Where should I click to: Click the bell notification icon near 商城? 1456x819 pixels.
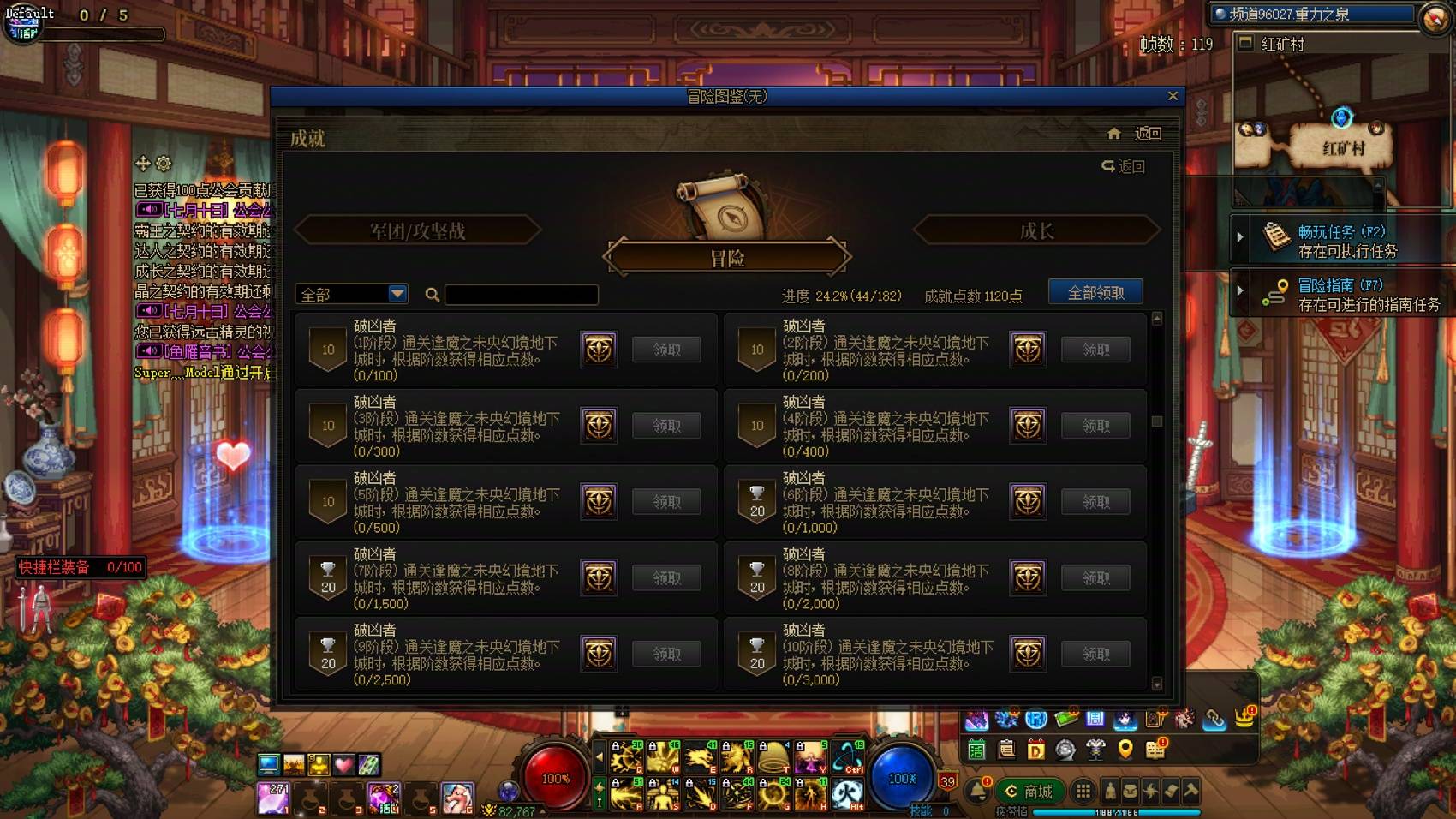976,791
